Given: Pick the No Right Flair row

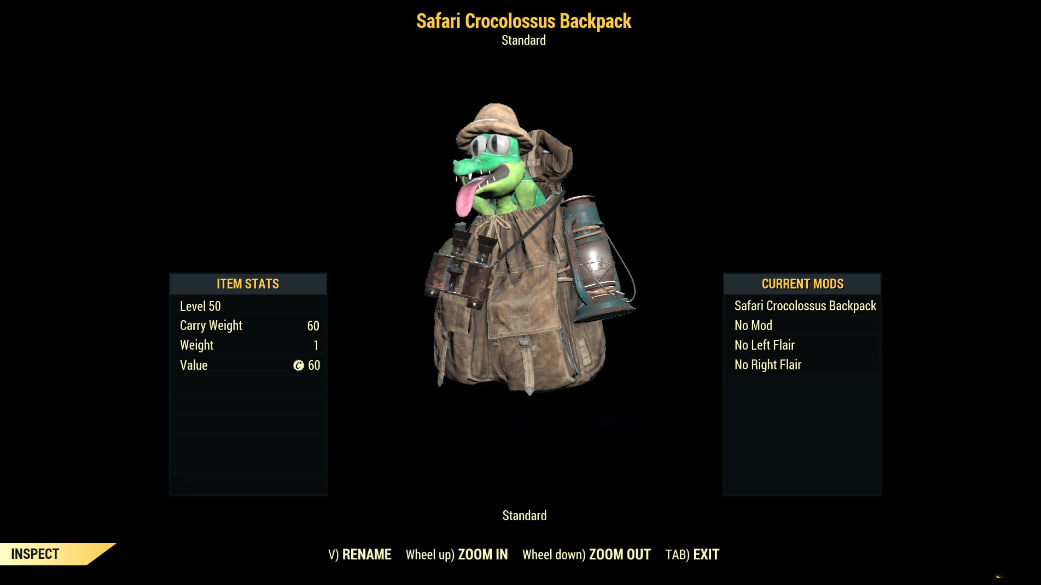Looking at the screenshot, I should pyautogui.click(x=767, y=365).
